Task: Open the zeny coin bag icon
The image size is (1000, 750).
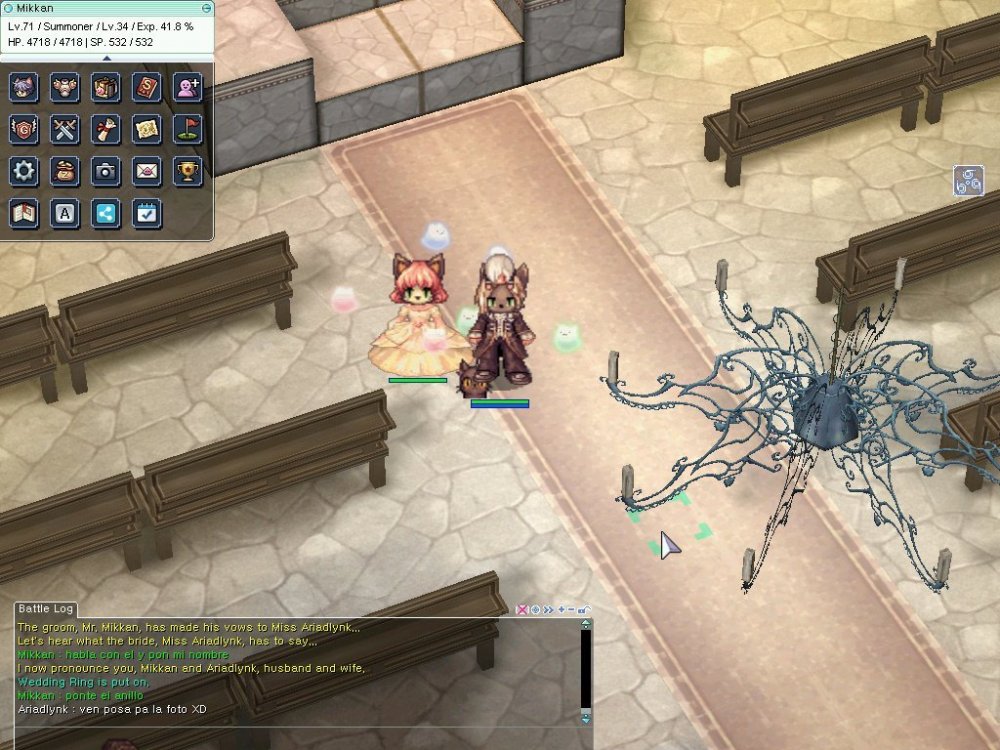Action: tap(65, 171)
